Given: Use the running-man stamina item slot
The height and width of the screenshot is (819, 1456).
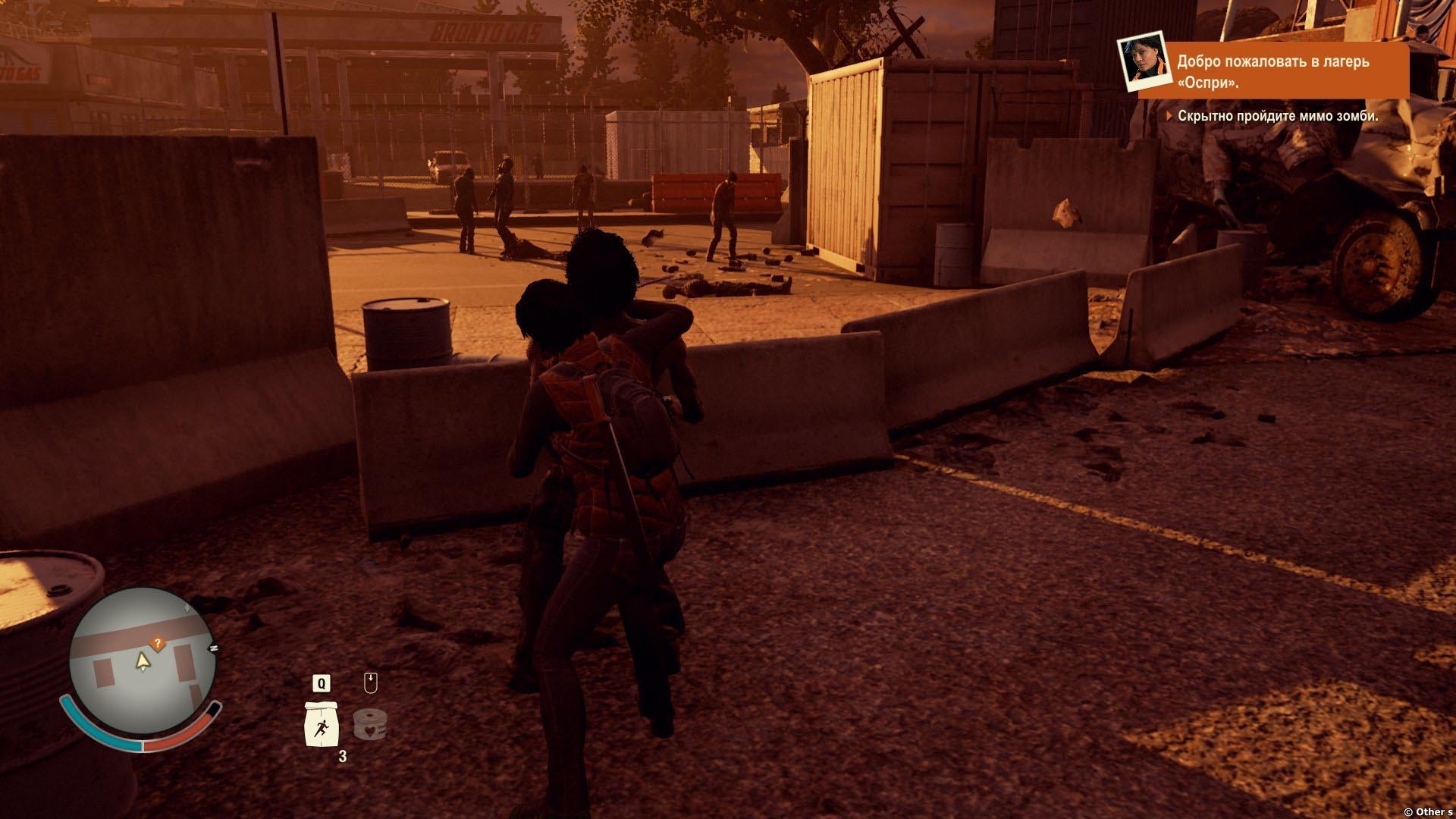Looking at the screenshot, I should tap(321, 723).
